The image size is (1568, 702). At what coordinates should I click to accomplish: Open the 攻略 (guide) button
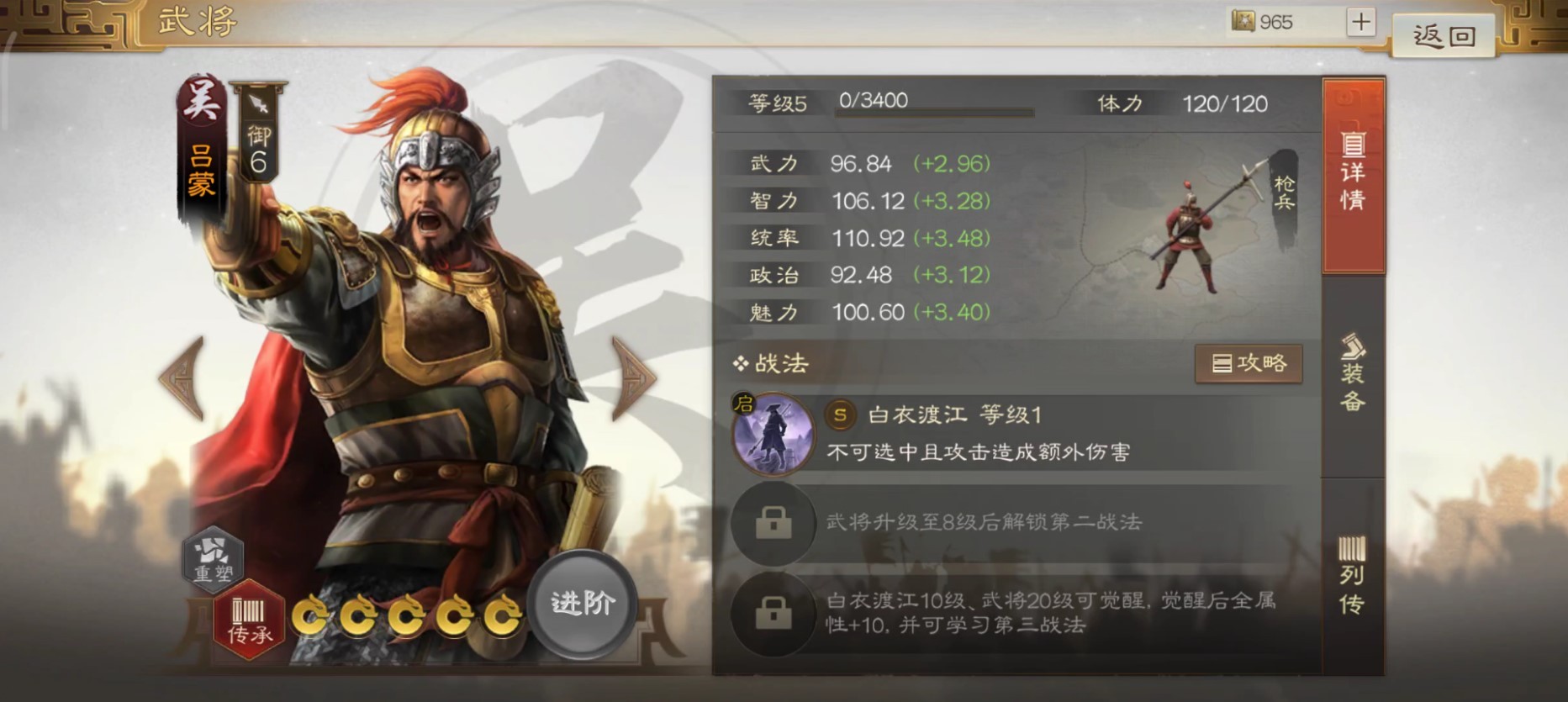click(x=1249, y=363)
